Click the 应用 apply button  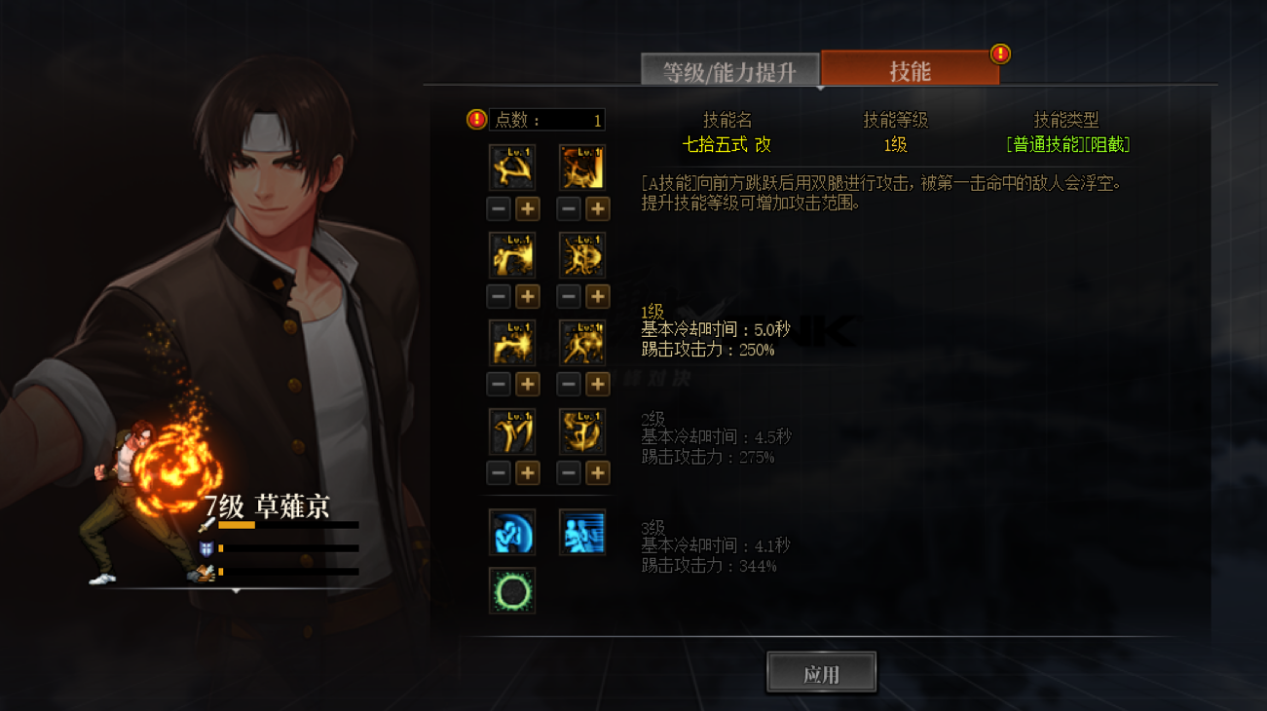[x=821, y=673]
